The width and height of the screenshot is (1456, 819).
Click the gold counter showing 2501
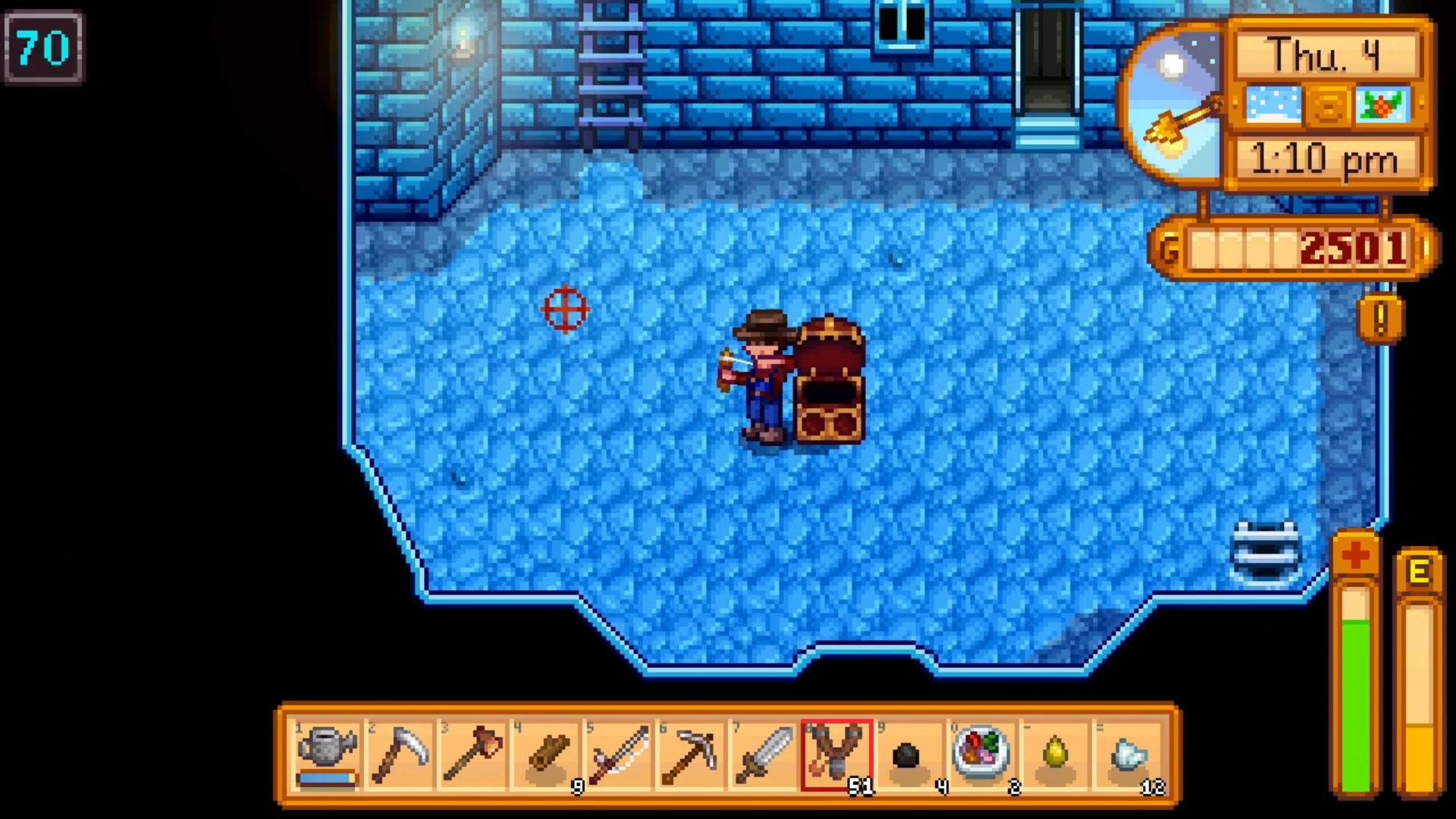click(1351, 247)
